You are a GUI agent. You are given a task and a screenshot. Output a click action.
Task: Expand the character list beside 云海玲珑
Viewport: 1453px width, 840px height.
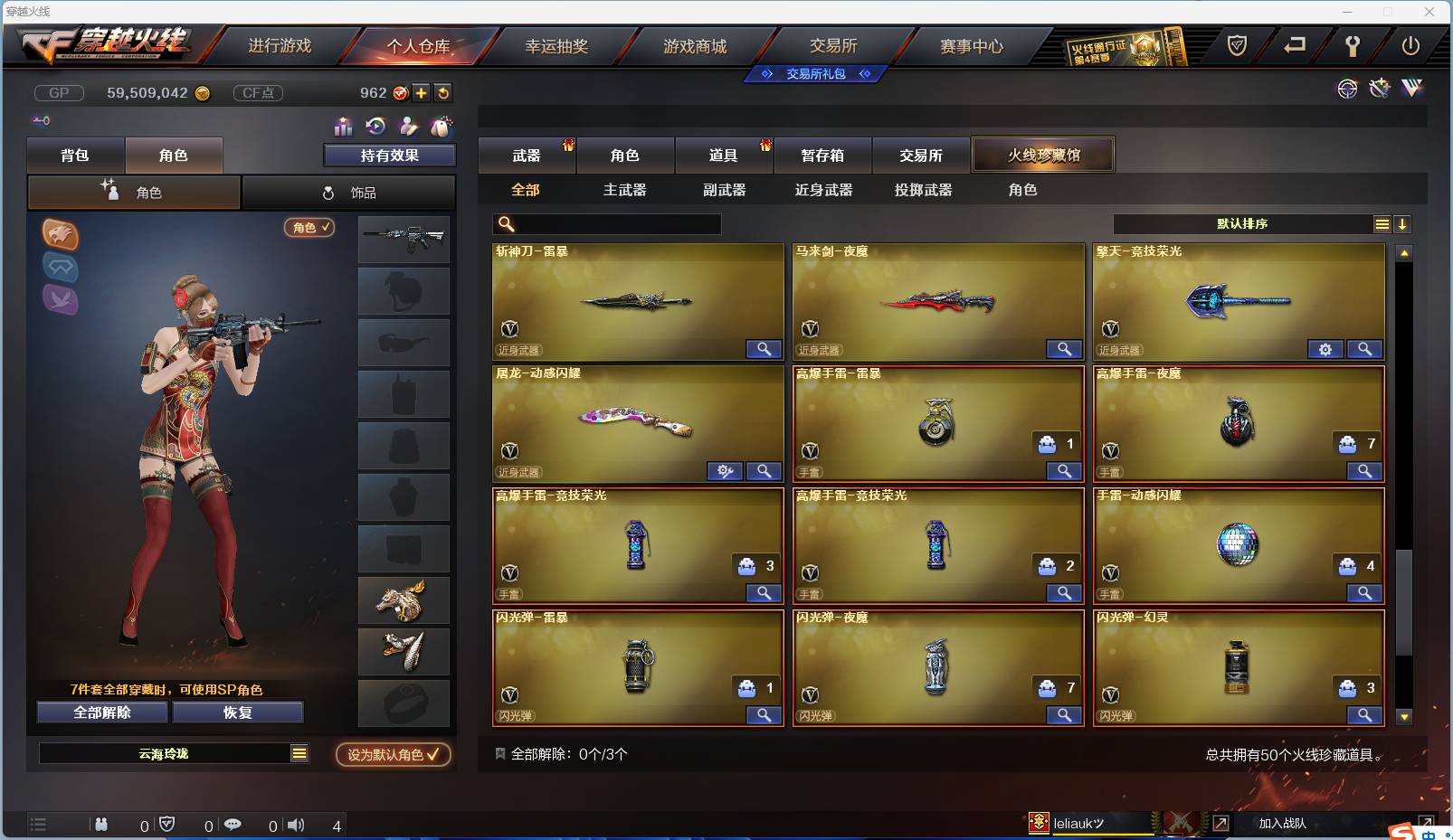pos(299,751)
